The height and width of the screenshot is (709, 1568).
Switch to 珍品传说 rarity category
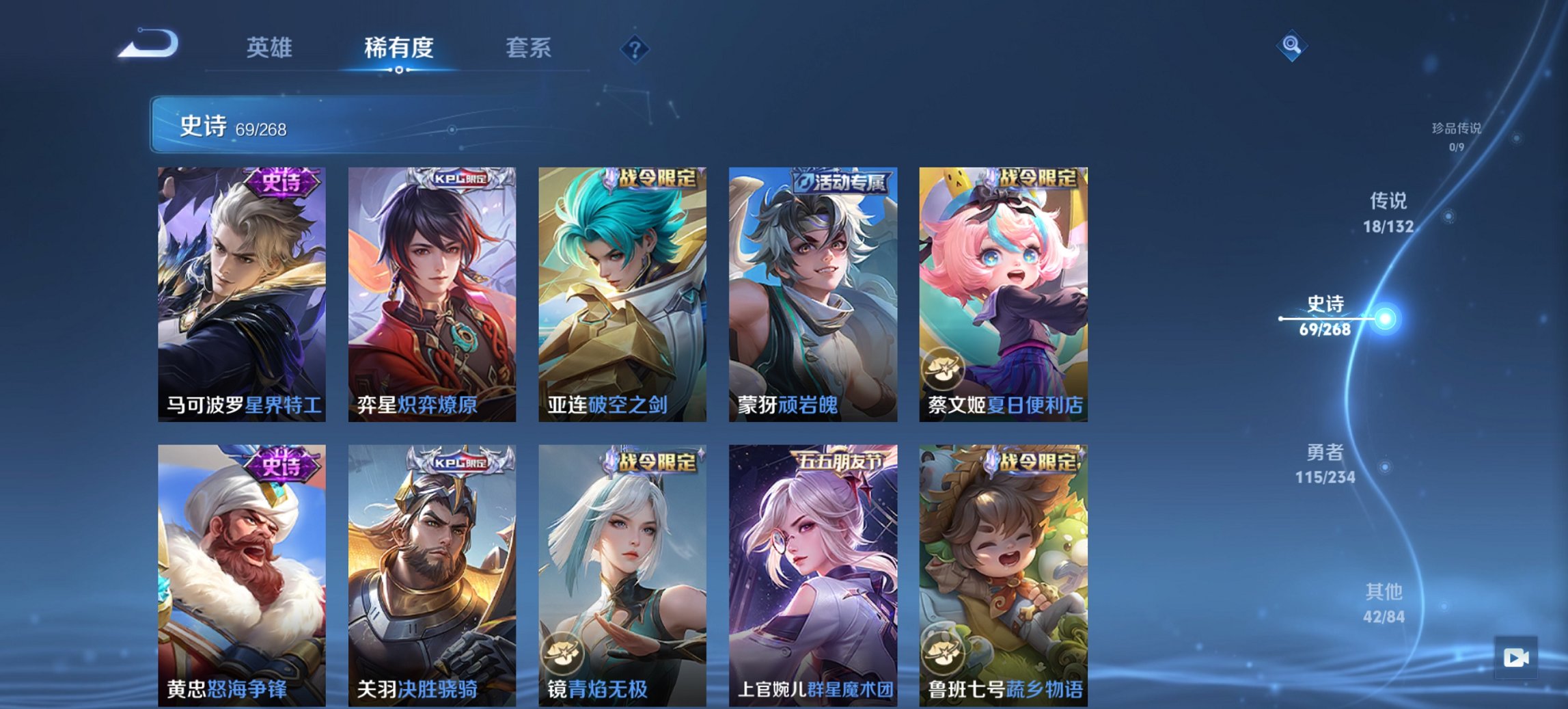tap(1457, 134)
